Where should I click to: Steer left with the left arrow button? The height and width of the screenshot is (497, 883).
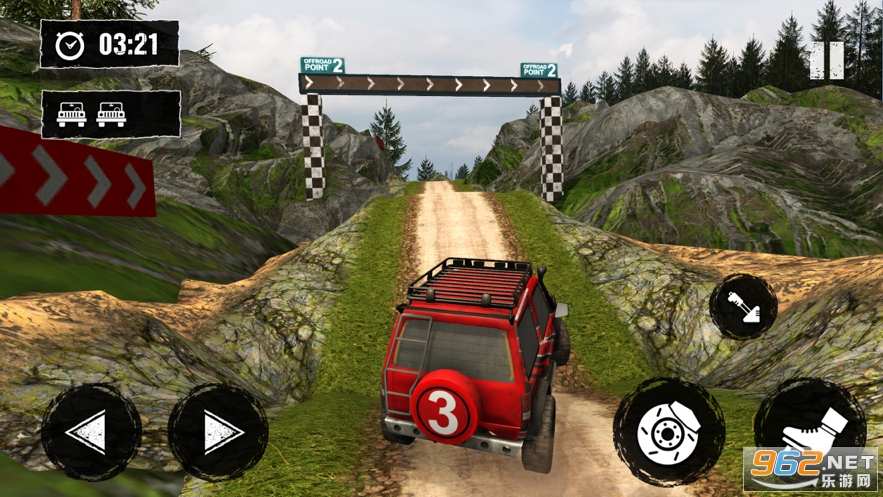[91, 432]
